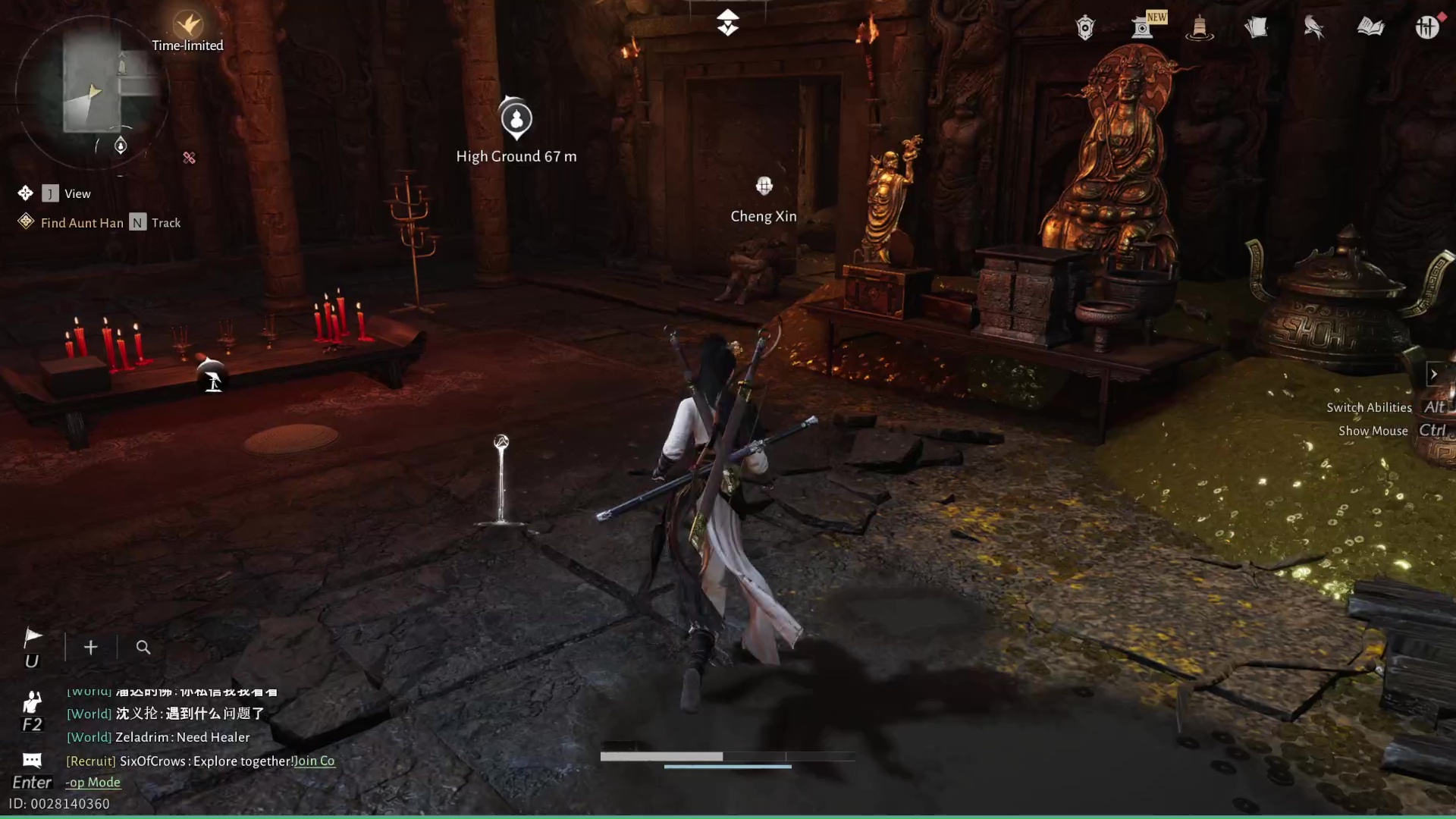This screenshot has width=1456, height=819.
Task: Select the magnifier search icon in chat bar
Action: 143,647
